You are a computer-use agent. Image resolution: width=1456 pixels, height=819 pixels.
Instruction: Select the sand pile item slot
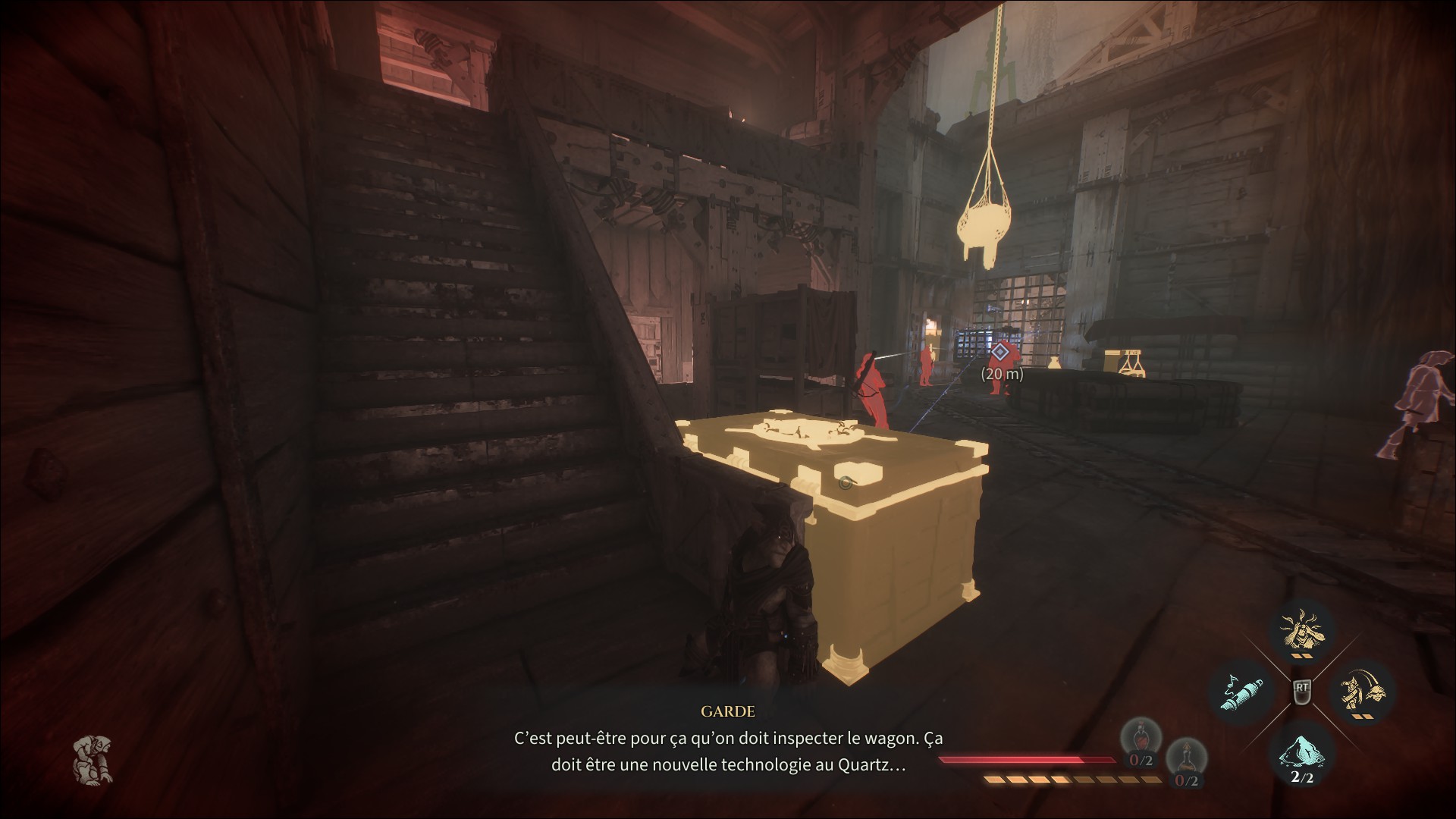pyautogui.click(x=1301, y=752)
